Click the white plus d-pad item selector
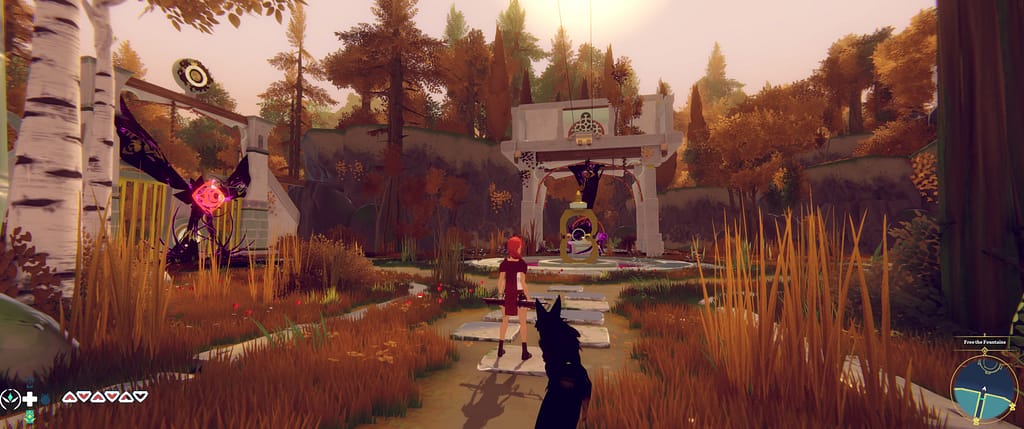1024x429 pixels. (x=30, y=398)
